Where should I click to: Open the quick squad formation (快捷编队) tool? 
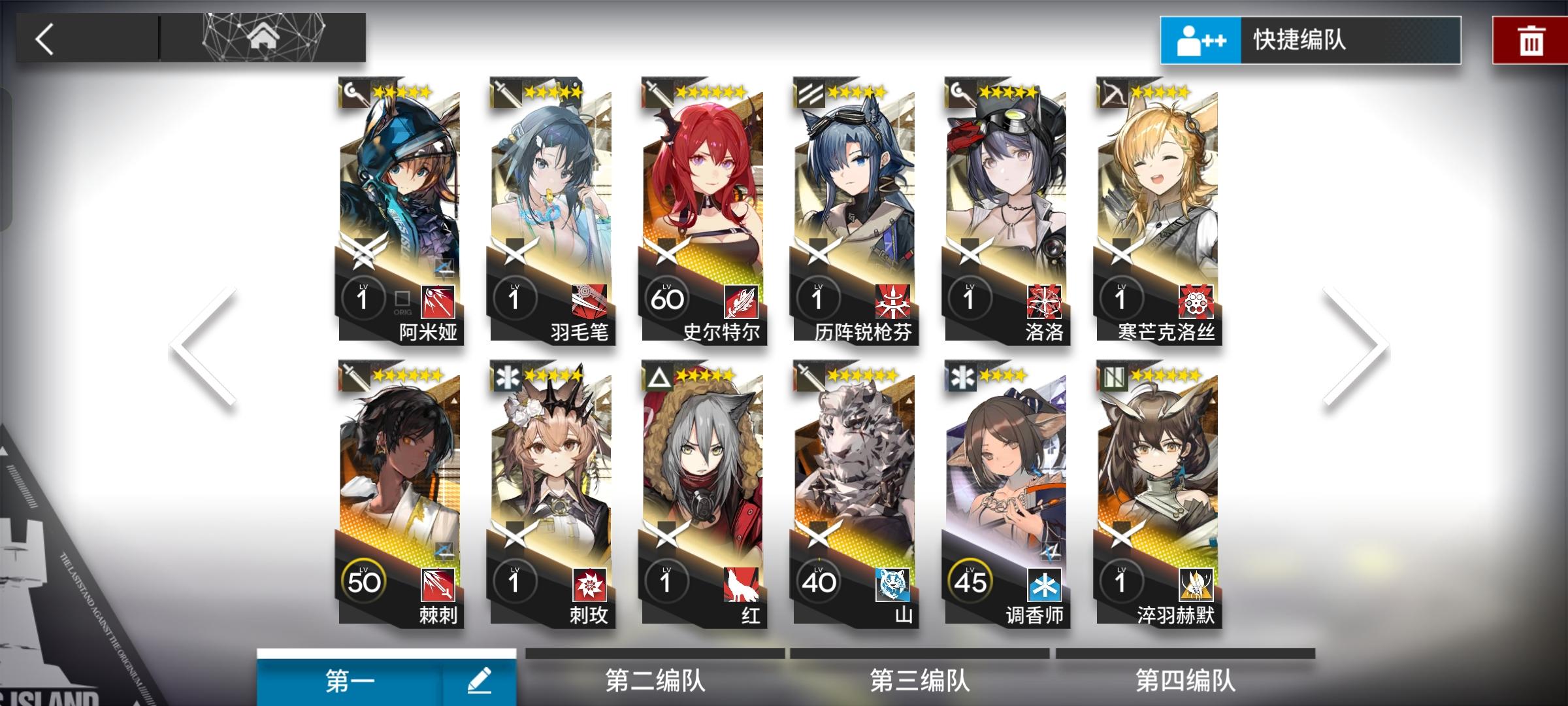[x=1307, y=39]
